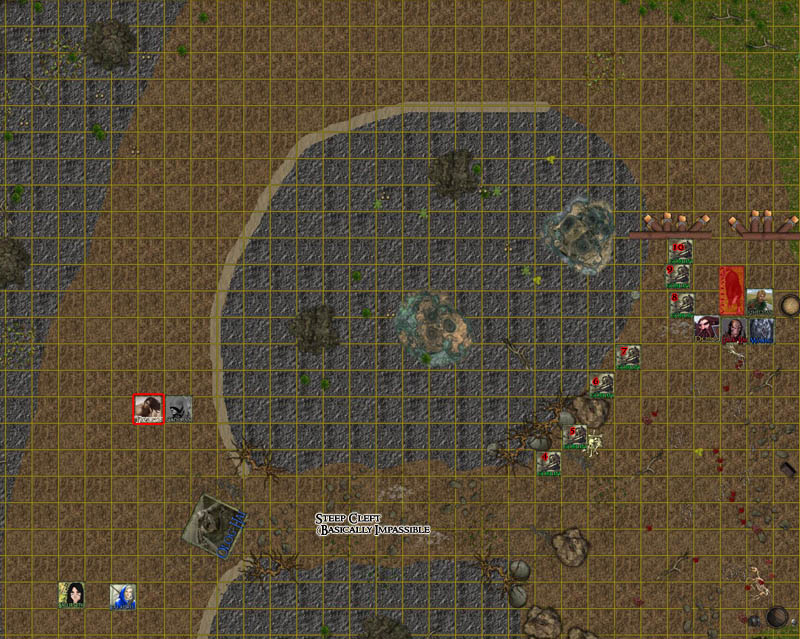Select the blue-hooded character token
Screen dimensions: 800x639
(x=123, y=597)
